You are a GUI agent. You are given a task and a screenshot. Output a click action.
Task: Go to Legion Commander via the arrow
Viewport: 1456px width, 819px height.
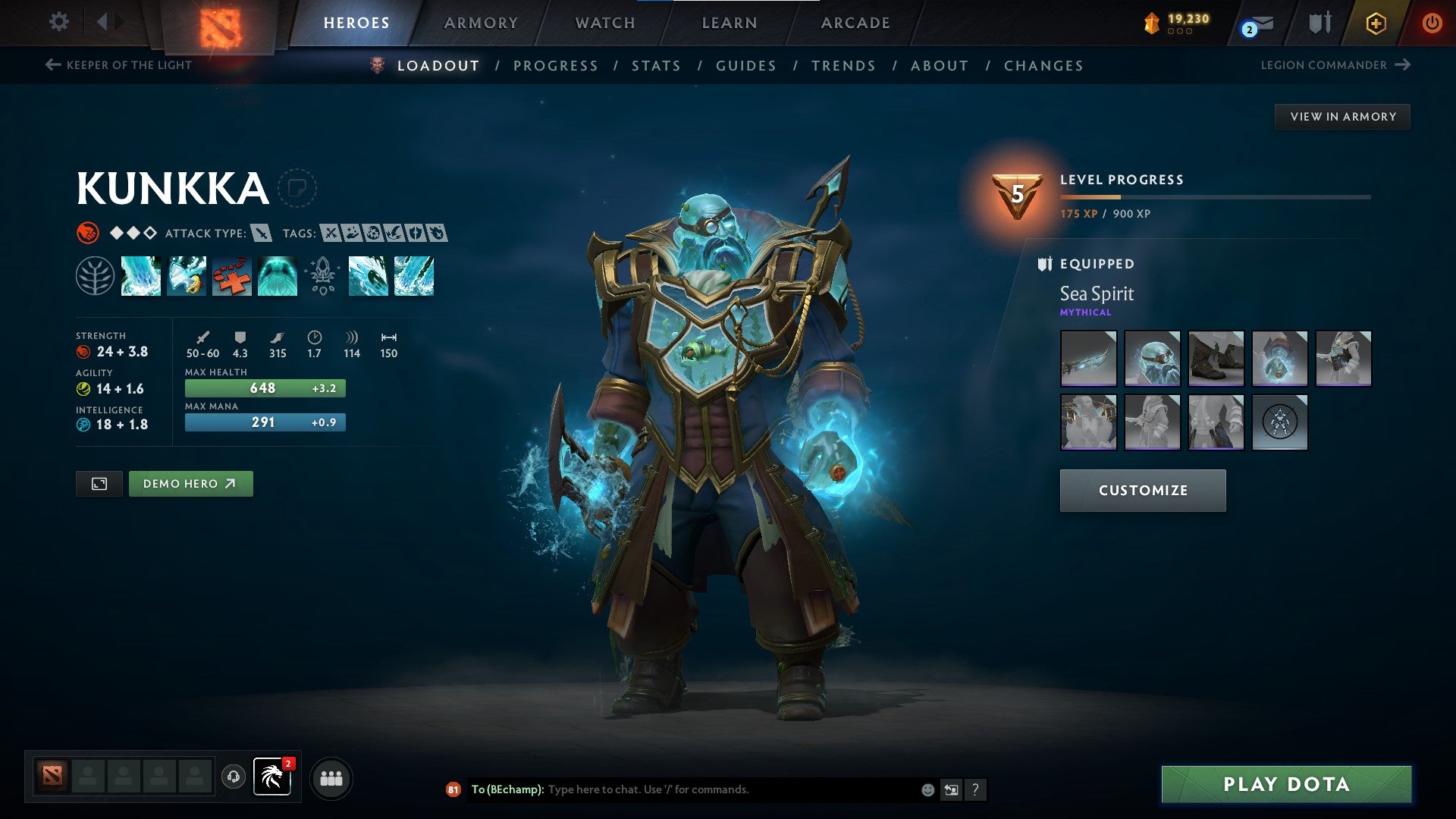(1404, 65)
